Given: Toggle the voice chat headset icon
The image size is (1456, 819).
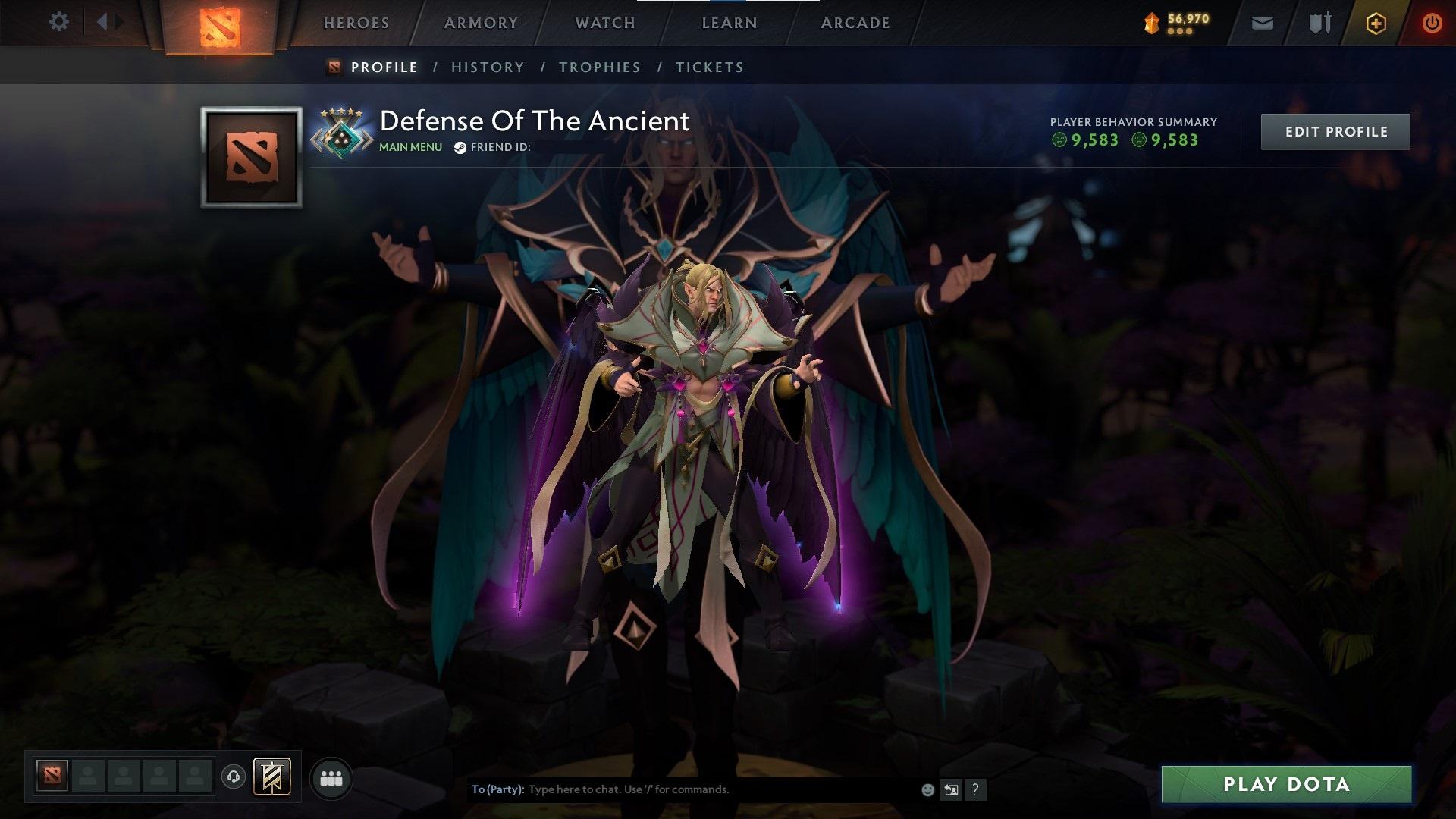Looking at the screenshot, I should pos(234,777).
